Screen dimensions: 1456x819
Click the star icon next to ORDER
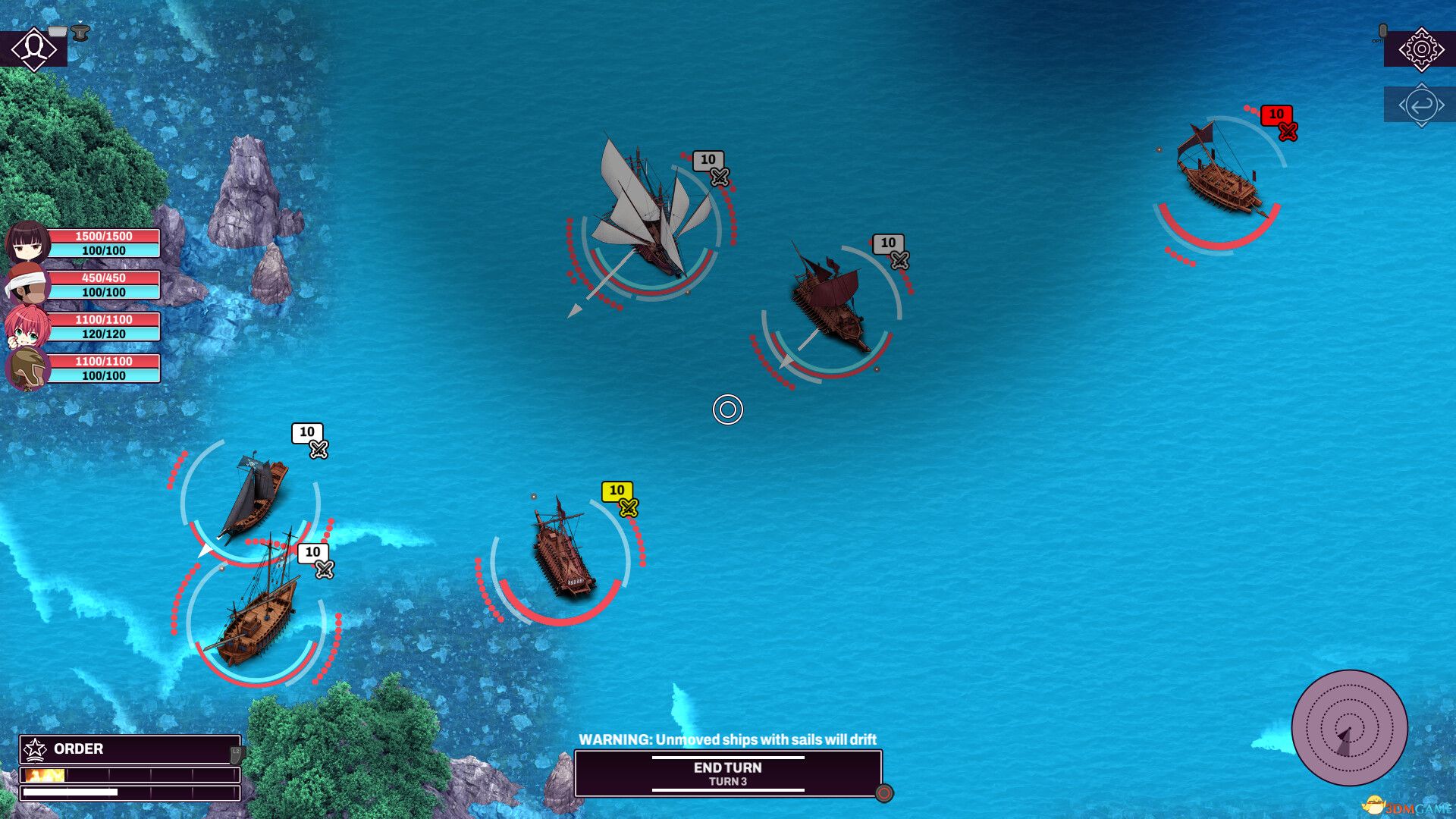34,749
